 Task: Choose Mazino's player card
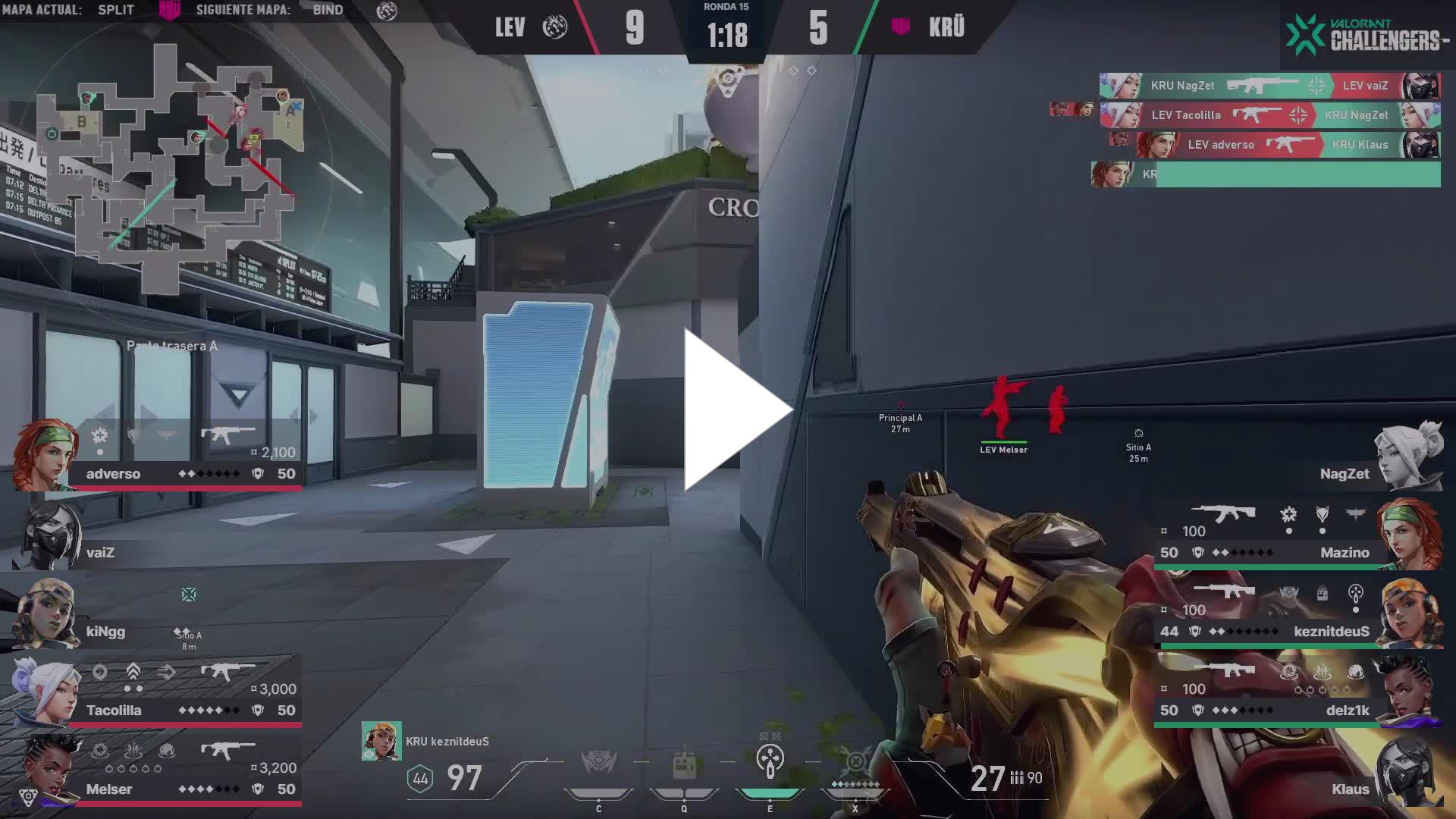[1297, 535]
